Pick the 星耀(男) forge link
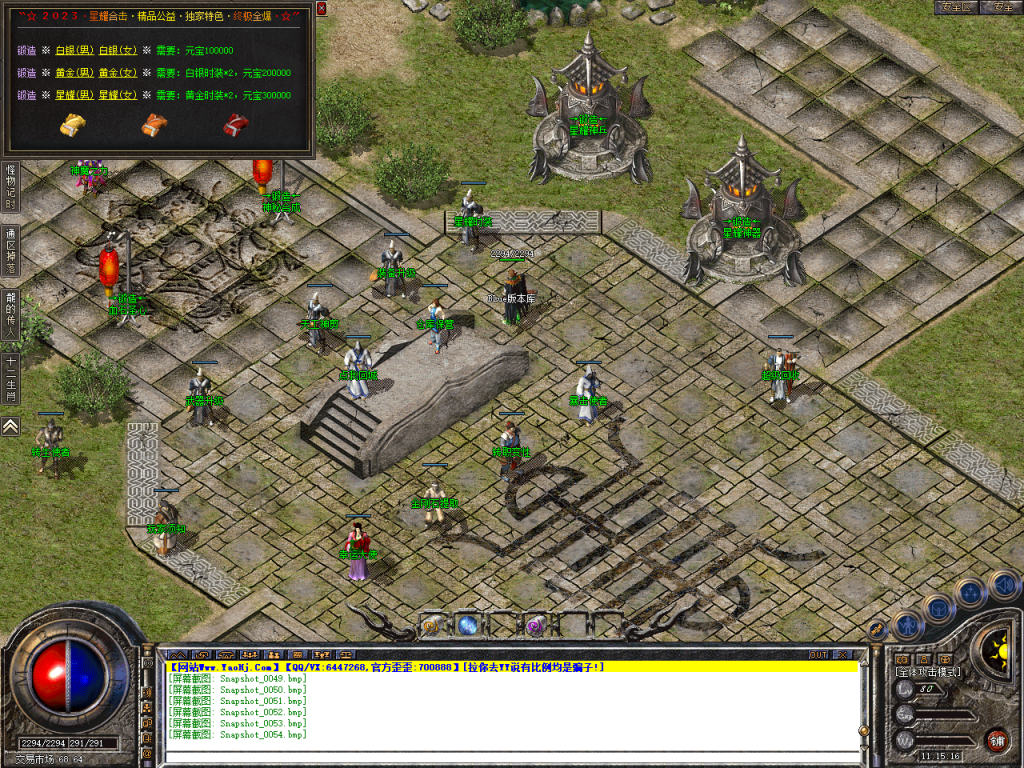 click(x=72, y=95)
